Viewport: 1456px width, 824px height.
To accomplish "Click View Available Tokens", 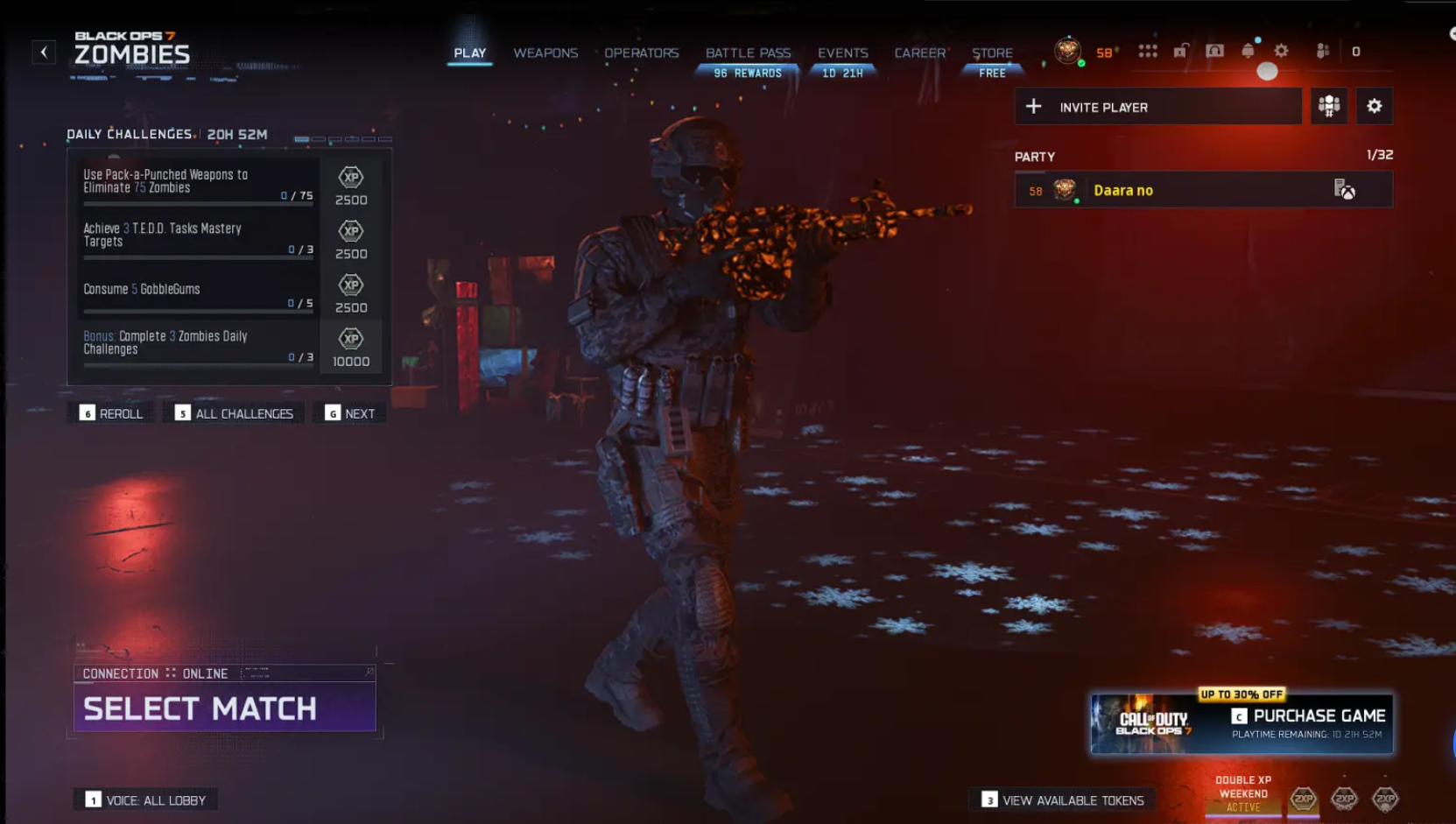I will [x=1064, y=799].
